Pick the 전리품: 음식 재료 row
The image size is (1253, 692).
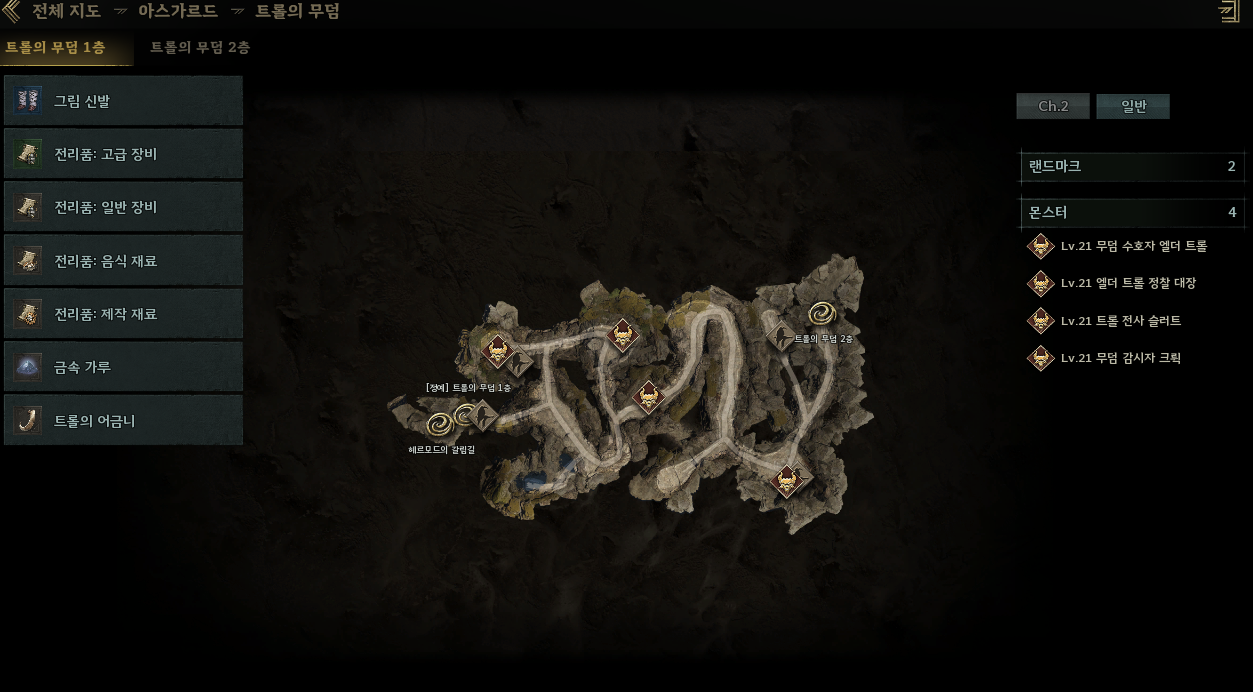[x=124, y=261]
